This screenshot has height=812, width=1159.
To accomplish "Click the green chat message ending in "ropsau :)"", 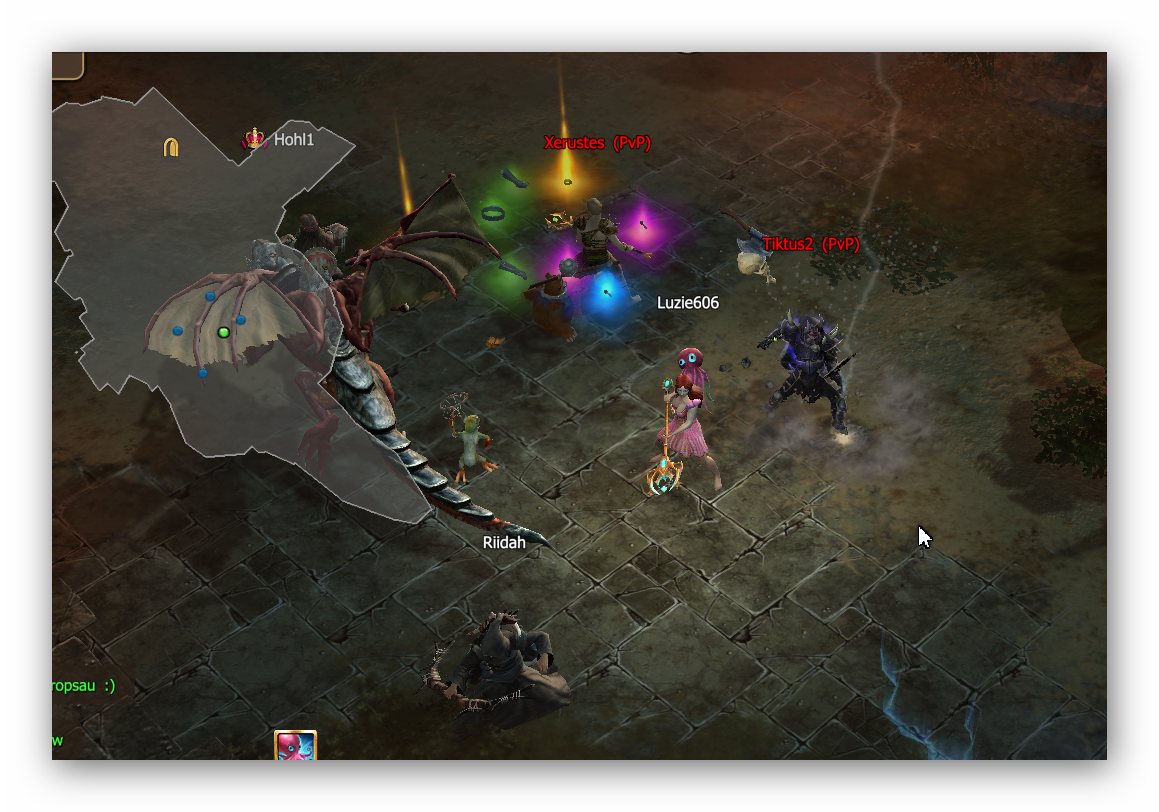I will [x=84, y=686].
